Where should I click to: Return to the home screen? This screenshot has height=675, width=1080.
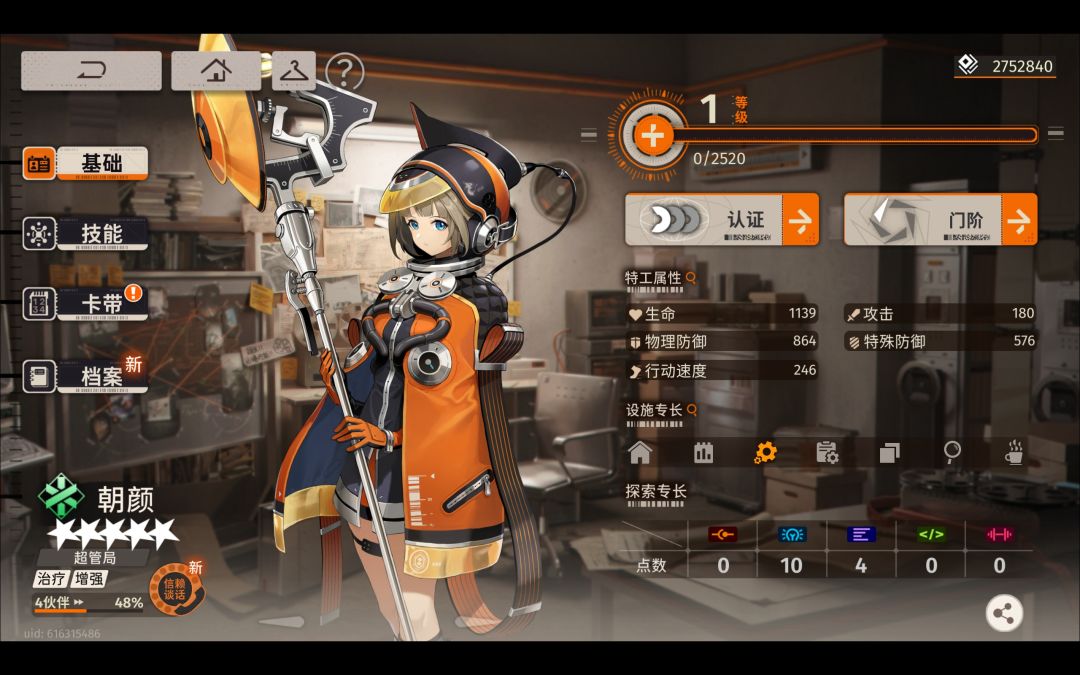(216, 71)
